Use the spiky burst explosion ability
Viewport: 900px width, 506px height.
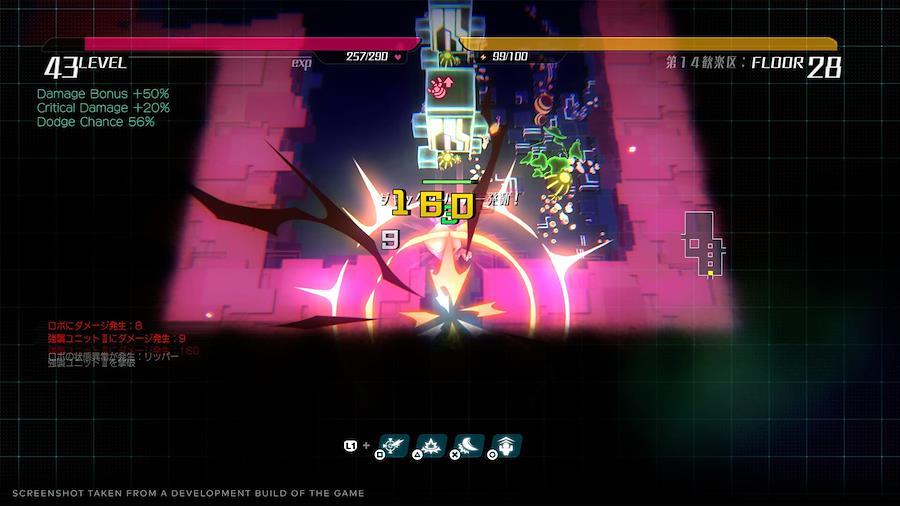coord(432,445)
